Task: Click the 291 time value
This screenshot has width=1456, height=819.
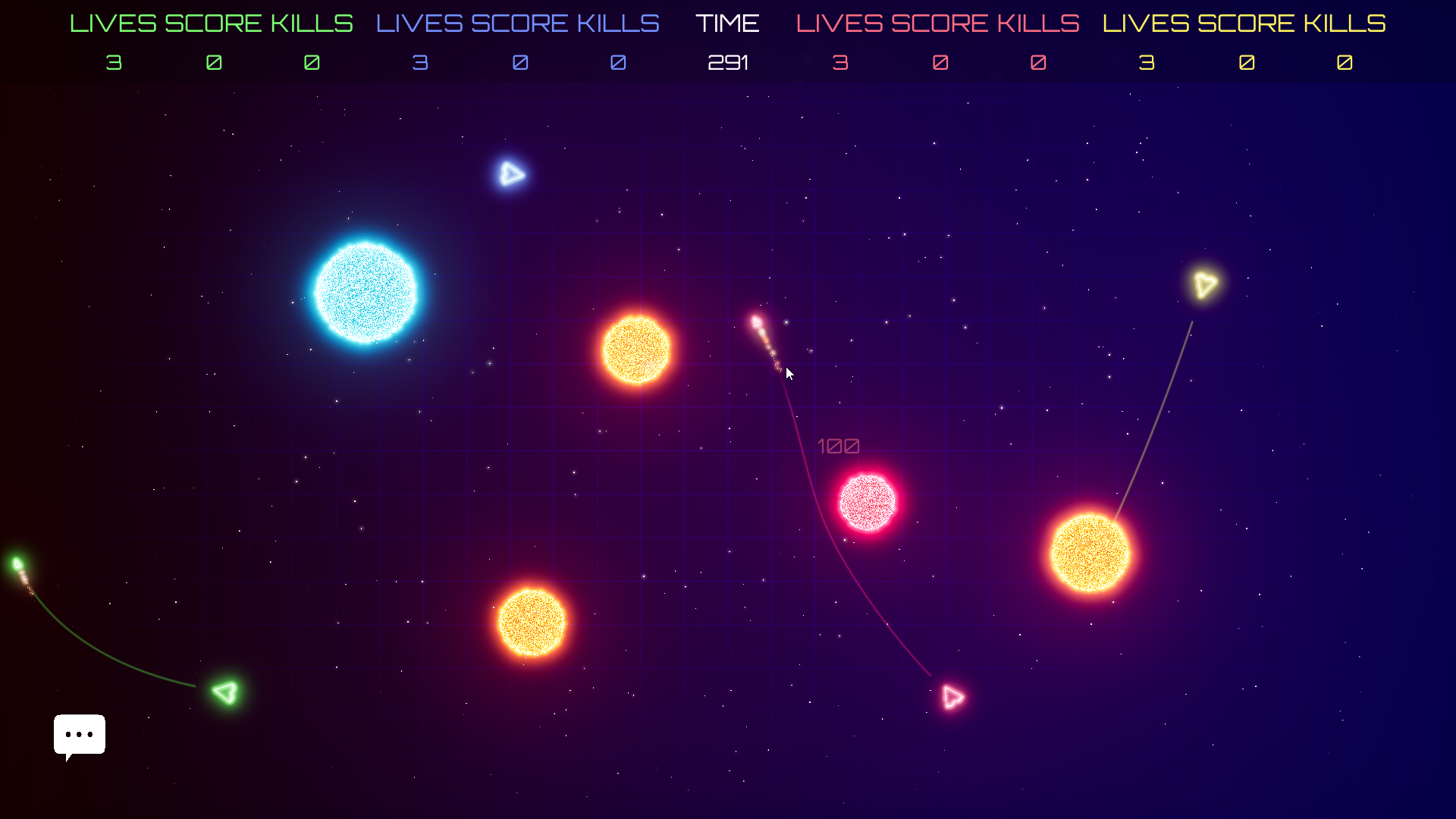Action: (727, 63)
